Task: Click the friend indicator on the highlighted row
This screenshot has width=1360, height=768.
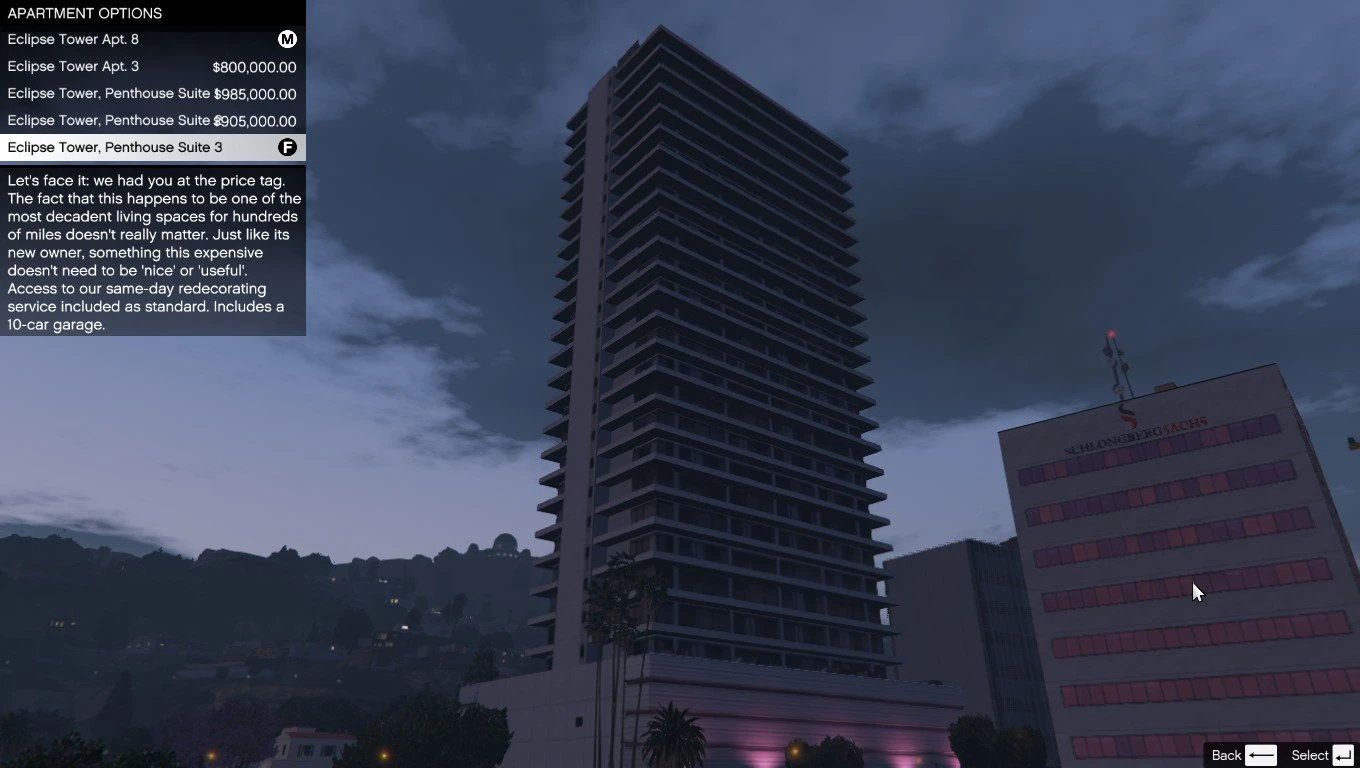Action: coord(287,147)
